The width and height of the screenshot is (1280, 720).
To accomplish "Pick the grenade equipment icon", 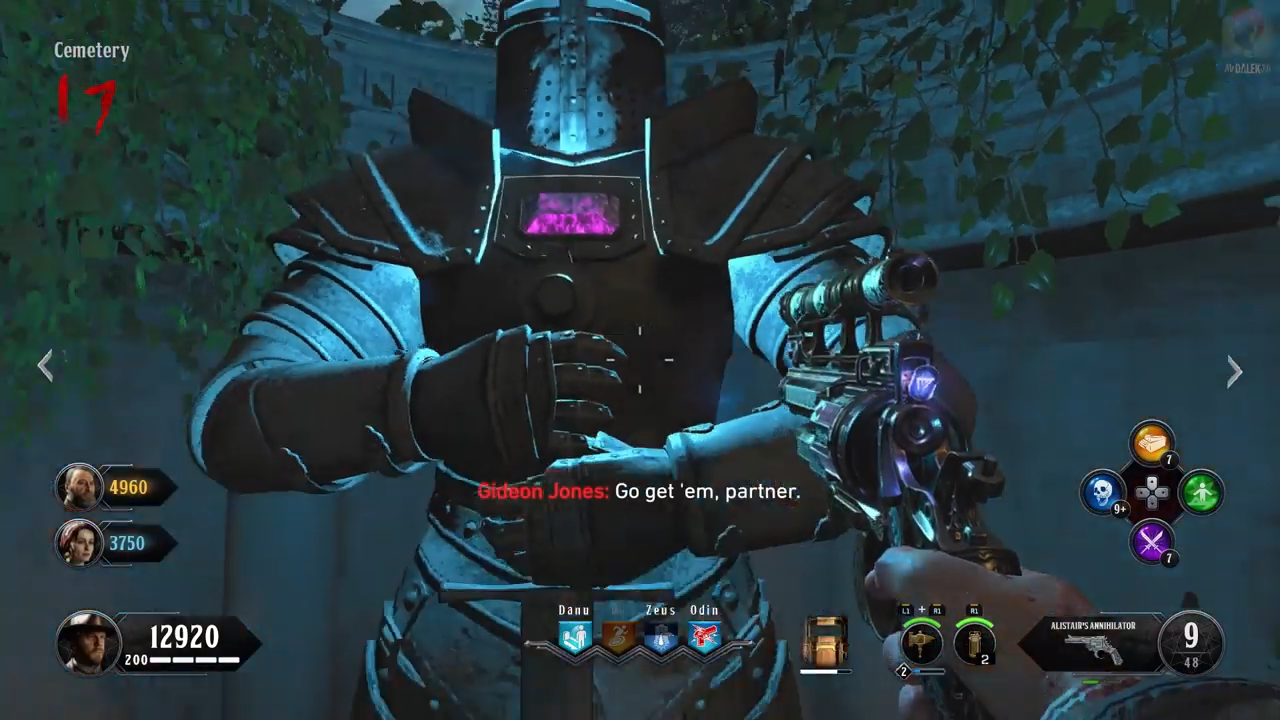I will point(973,643).
